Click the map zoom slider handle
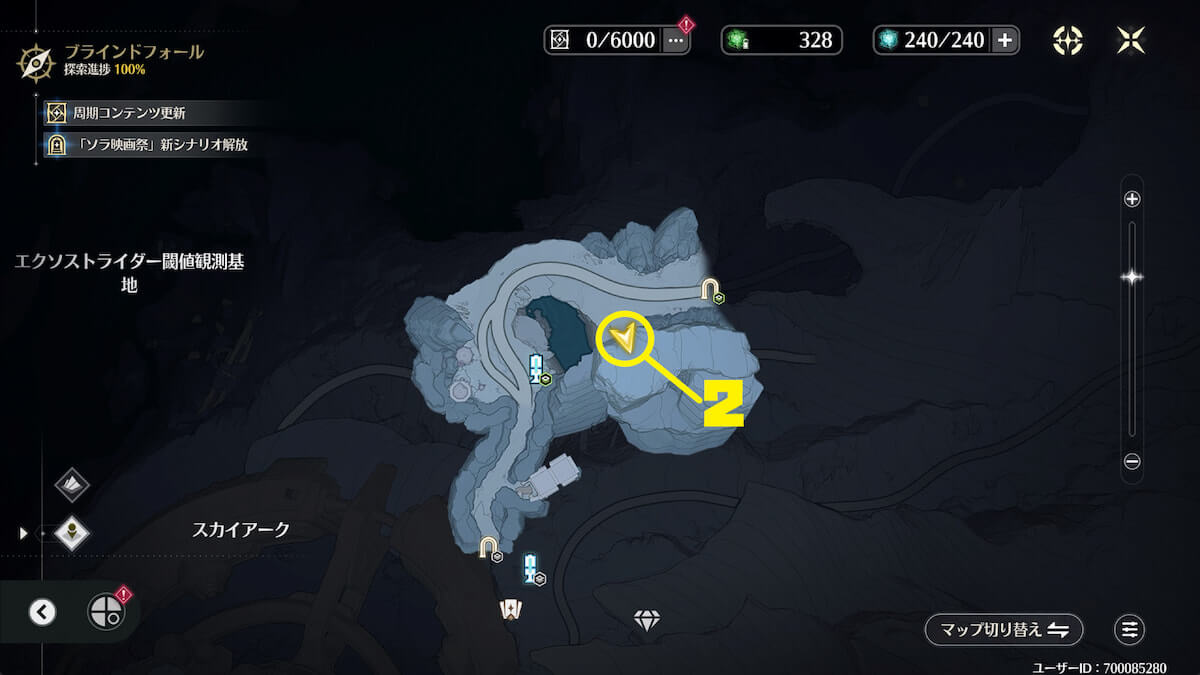Viewport: 1200px width, 675px height. [x=1132, y=277]
